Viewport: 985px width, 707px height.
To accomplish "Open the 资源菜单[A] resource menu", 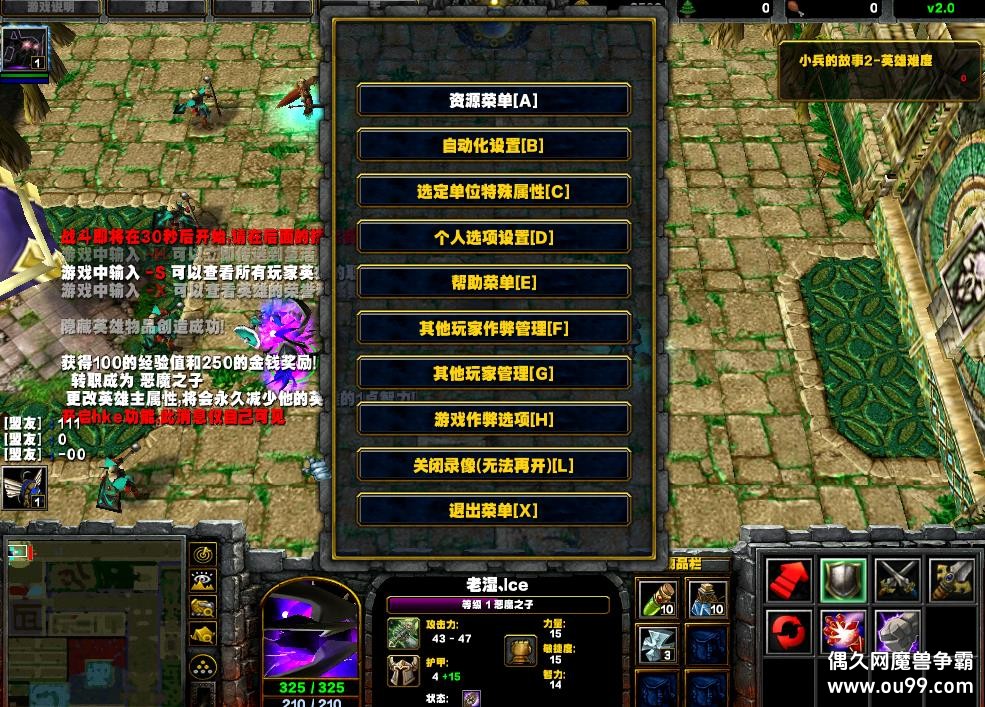I will [494, 100].
